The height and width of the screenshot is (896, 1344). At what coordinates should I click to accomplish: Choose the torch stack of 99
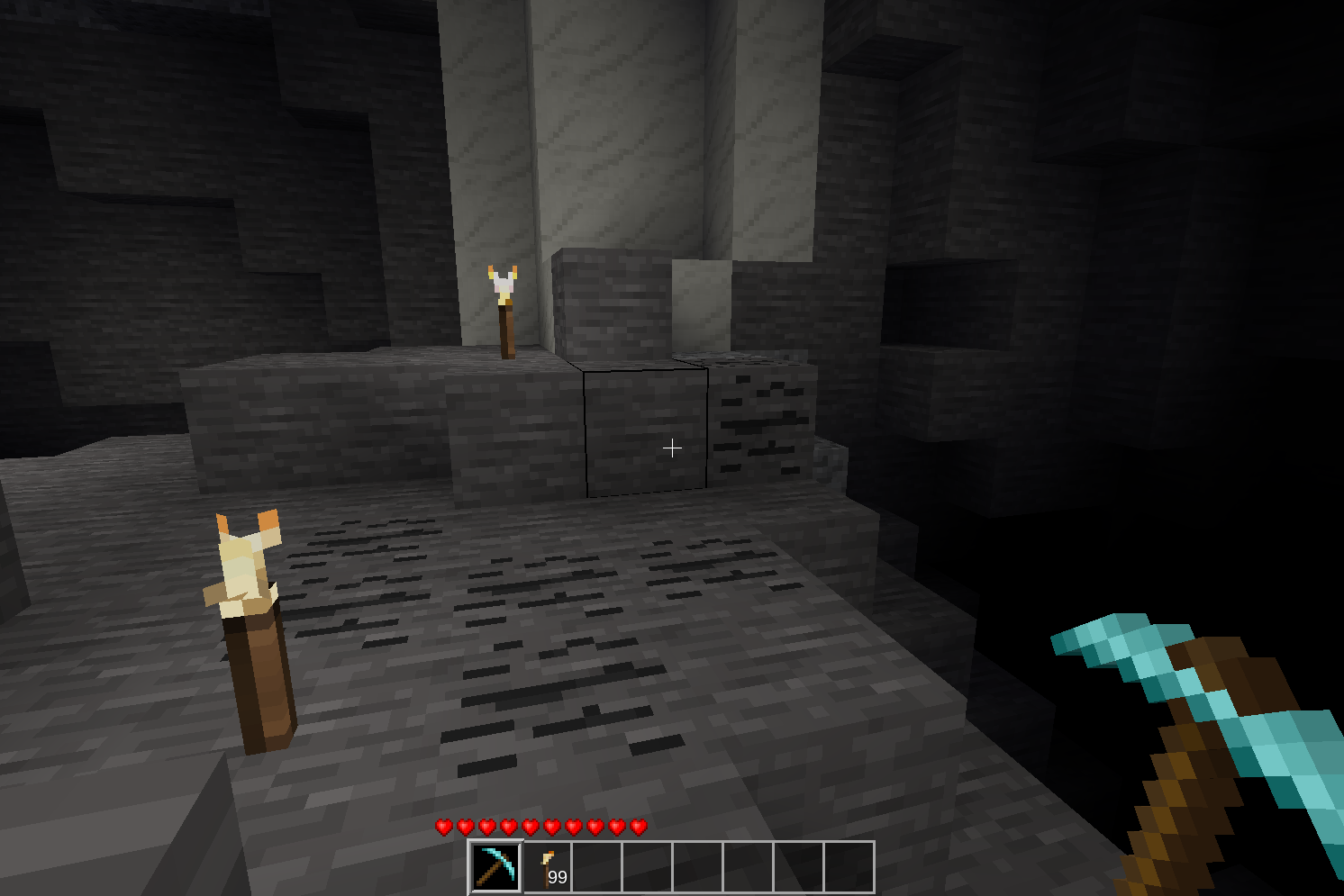(548, 867)
